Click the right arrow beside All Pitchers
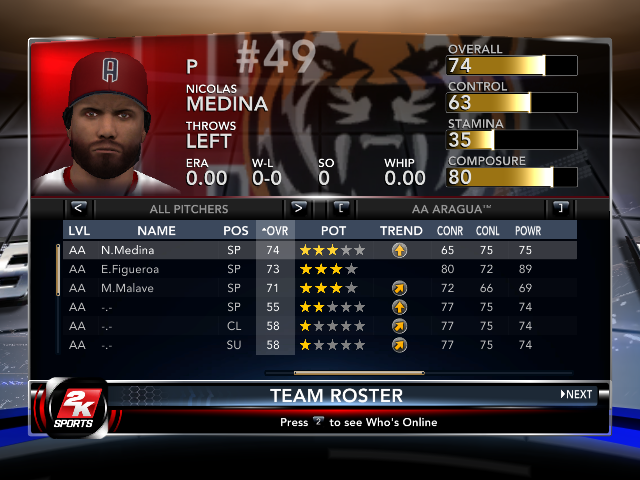 (298, 208)
